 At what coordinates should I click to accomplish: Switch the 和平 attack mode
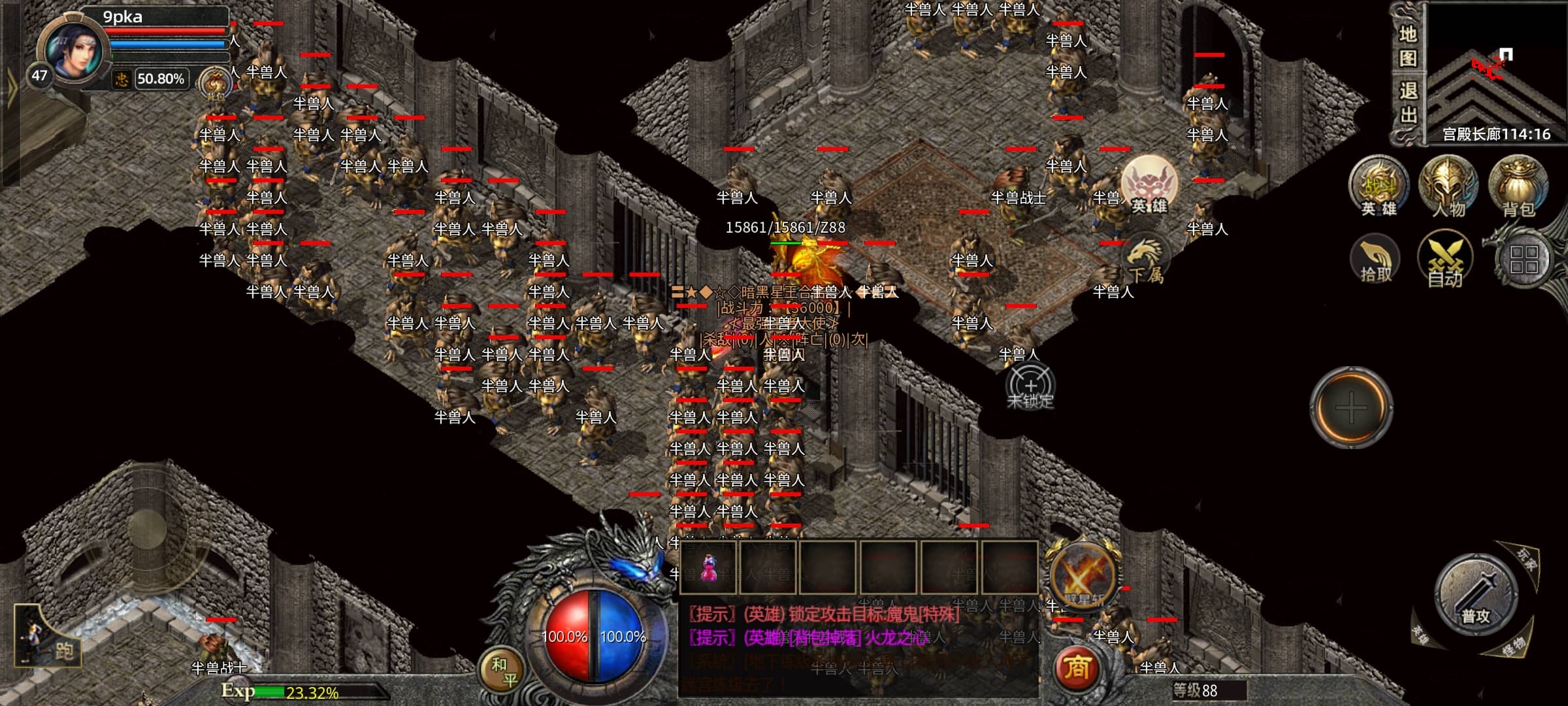pyautogui.click(x=504, y=671)
